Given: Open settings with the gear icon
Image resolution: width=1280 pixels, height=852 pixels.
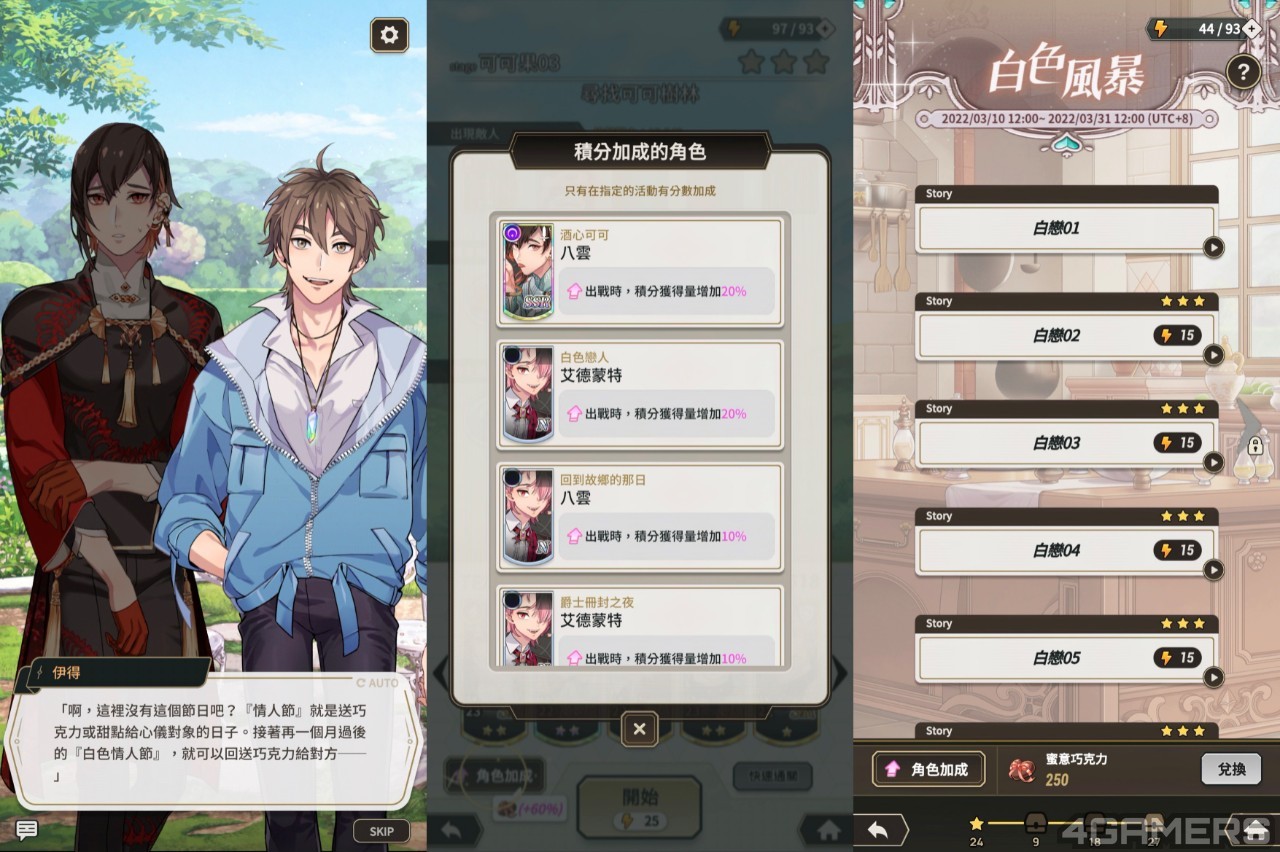Looking at the screenshot, I should point(389,35).
